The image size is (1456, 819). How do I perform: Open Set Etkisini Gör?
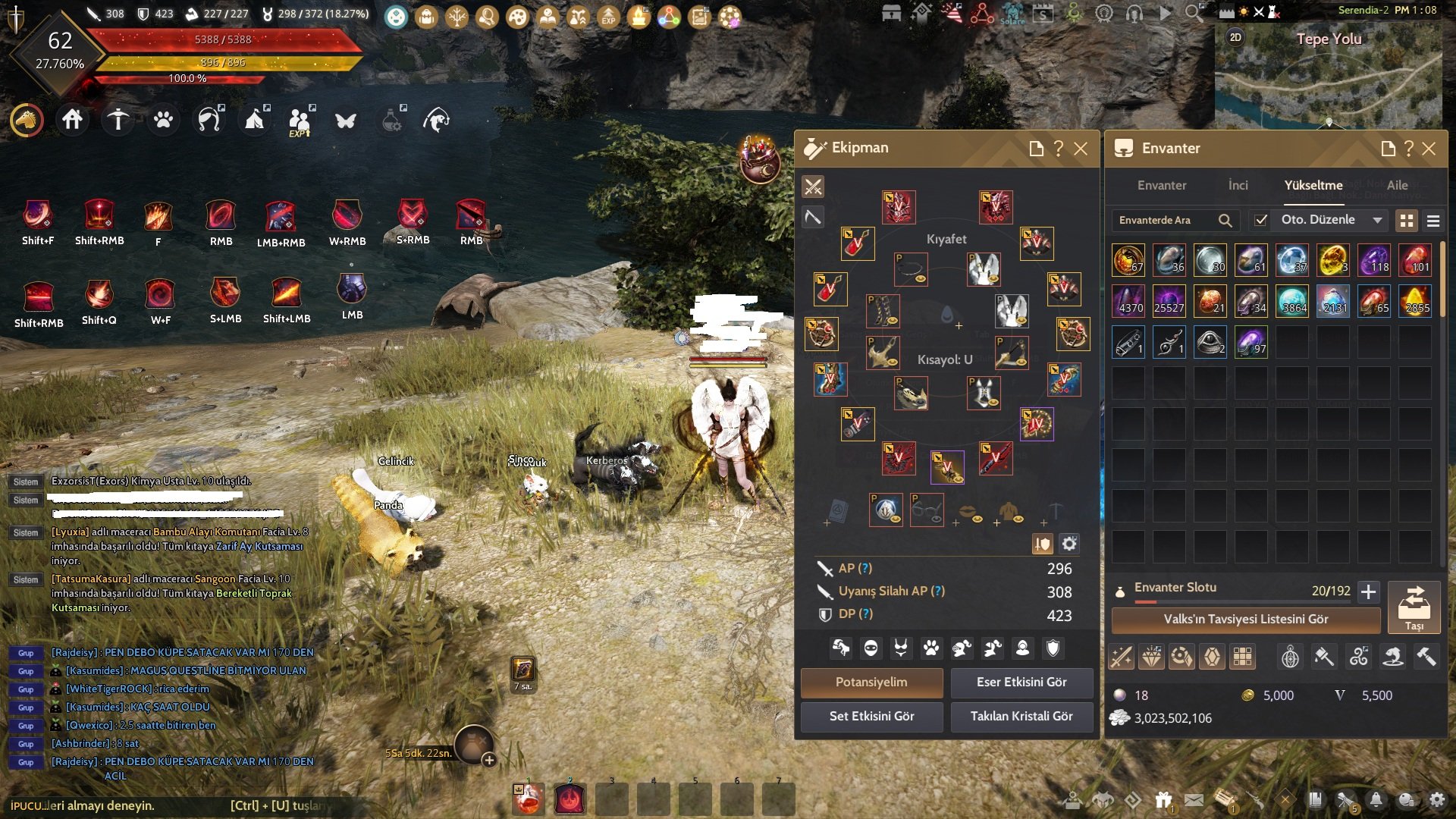pyautogui.click(x=871, y=716)
